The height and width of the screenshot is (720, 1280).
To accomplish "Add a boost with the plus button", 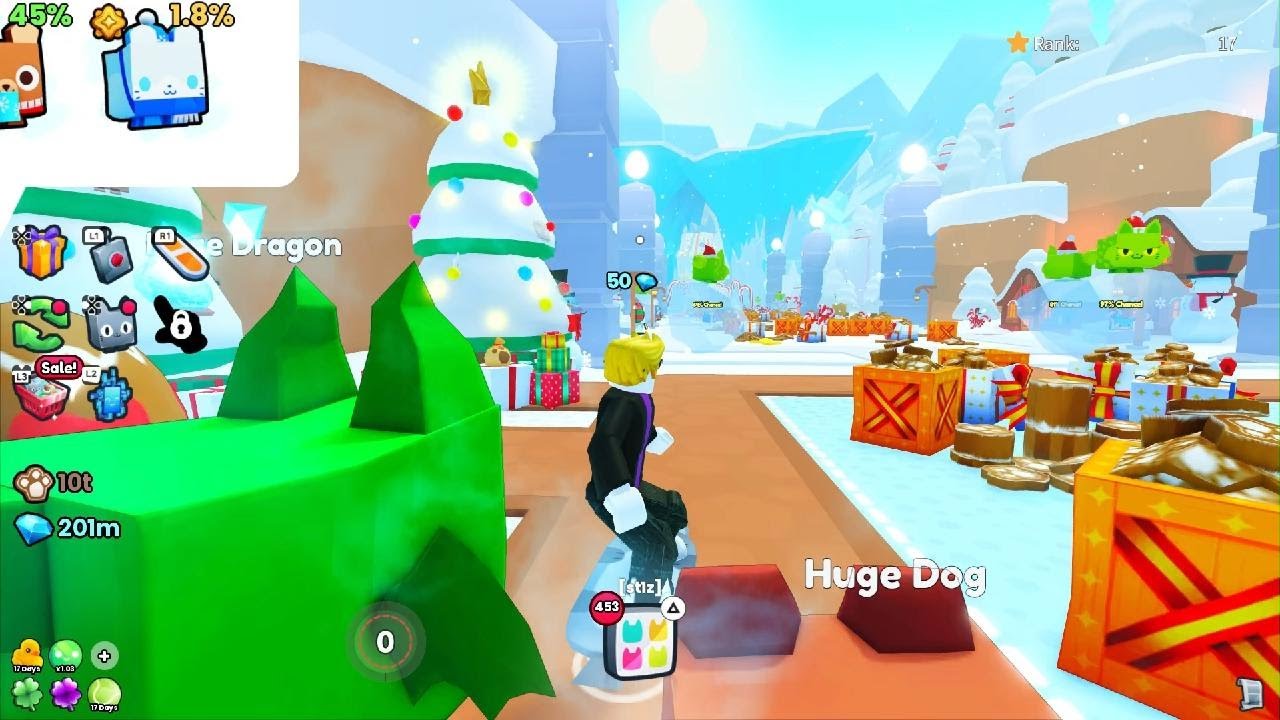I will (x=104, y=656).
